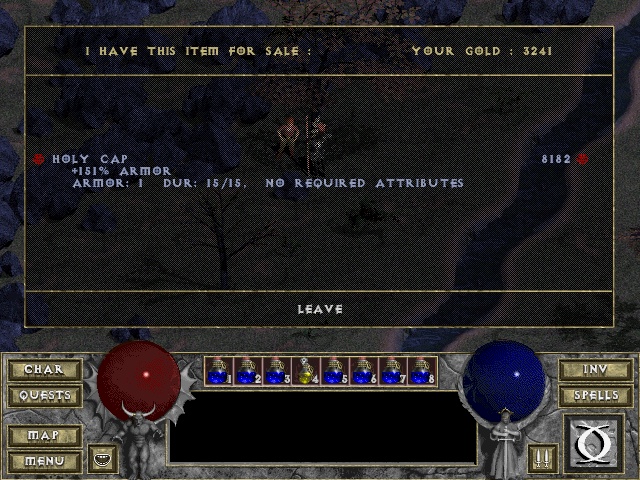Image resolution: width=640 pixels, height=480 pixels.
Task: Click the mouth chat icon button
Action: pyautogui.click(x=103, y=459)
